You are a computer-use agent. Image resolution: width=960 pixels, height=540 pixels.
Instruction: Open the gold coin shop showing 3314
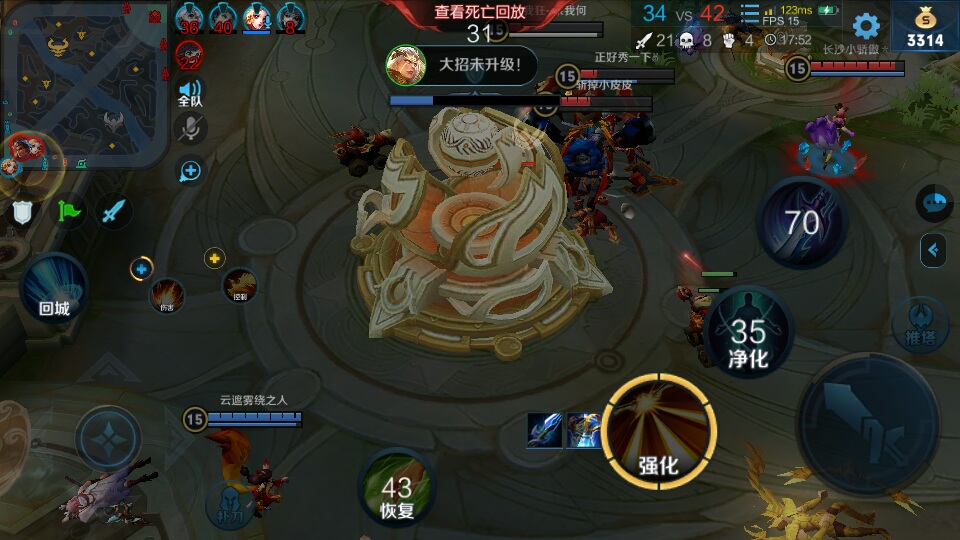tap(924, 27)
